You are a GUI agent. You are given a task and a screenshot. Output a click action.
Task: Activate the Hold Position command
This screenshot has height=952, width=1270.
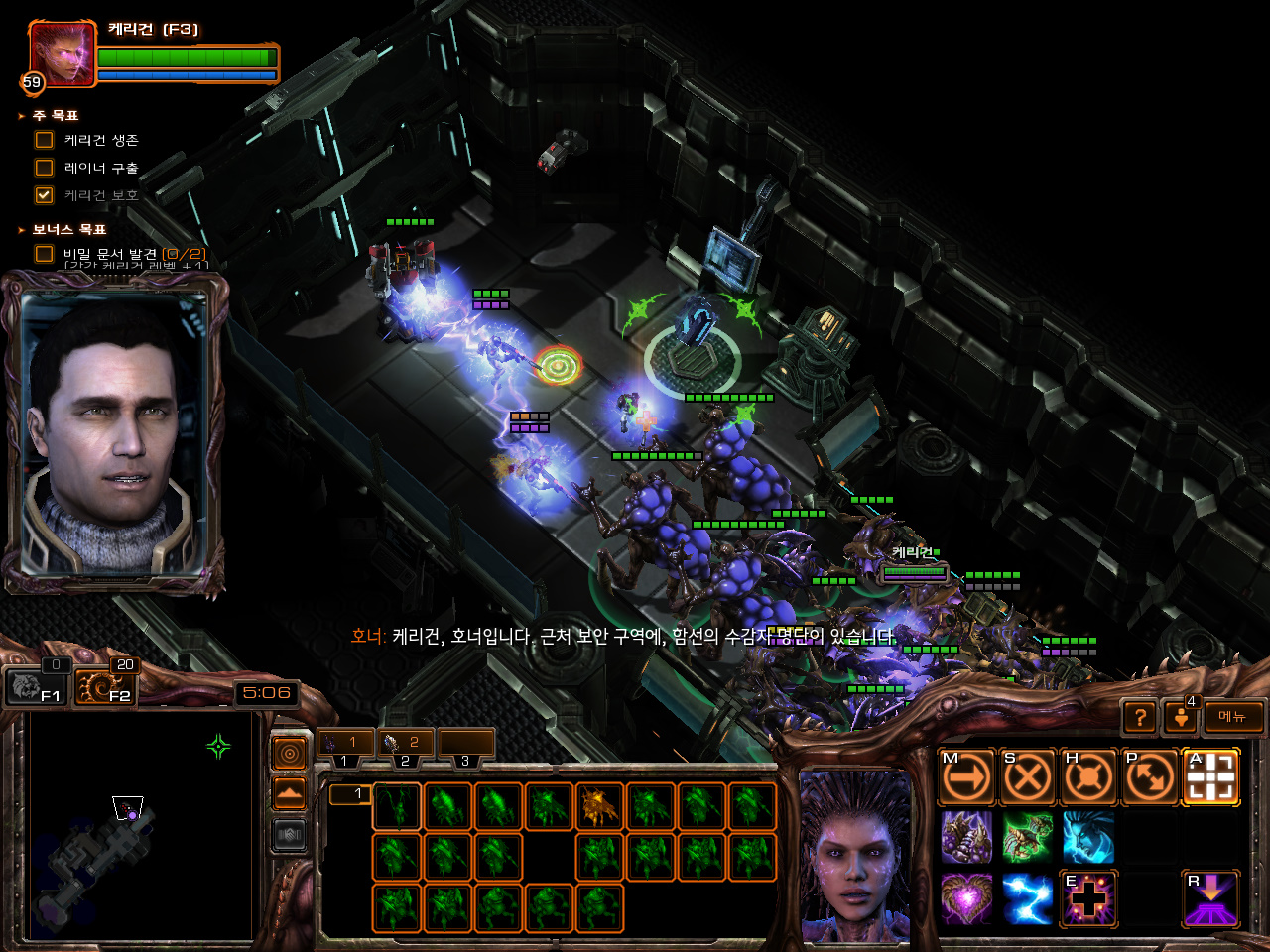pyautogui.click(x=1088, y=777)
